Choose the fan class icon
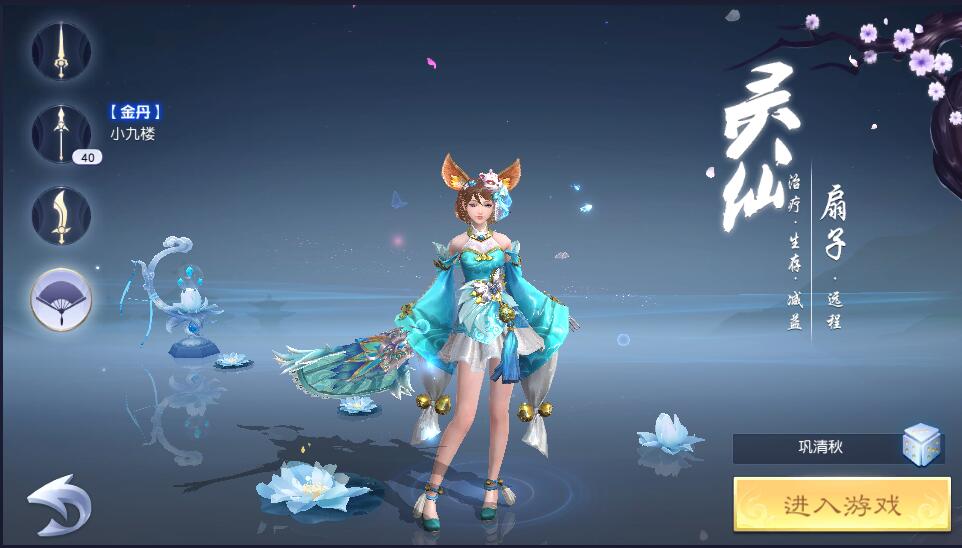 point(61,298)
